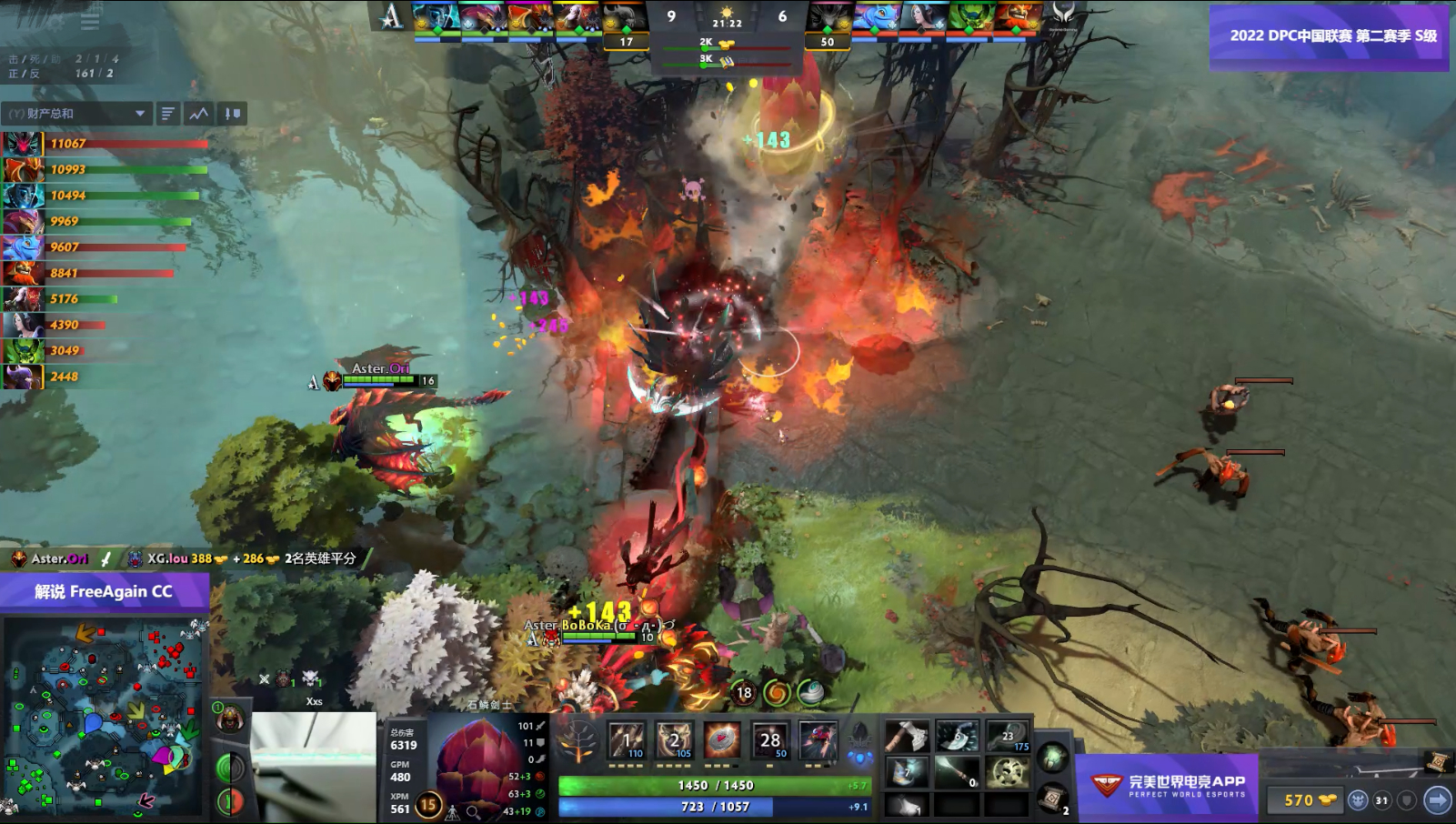Select the teleport scroll item slot
Viewport: 1456px width, 824px height.
[x=1053, y=799]
